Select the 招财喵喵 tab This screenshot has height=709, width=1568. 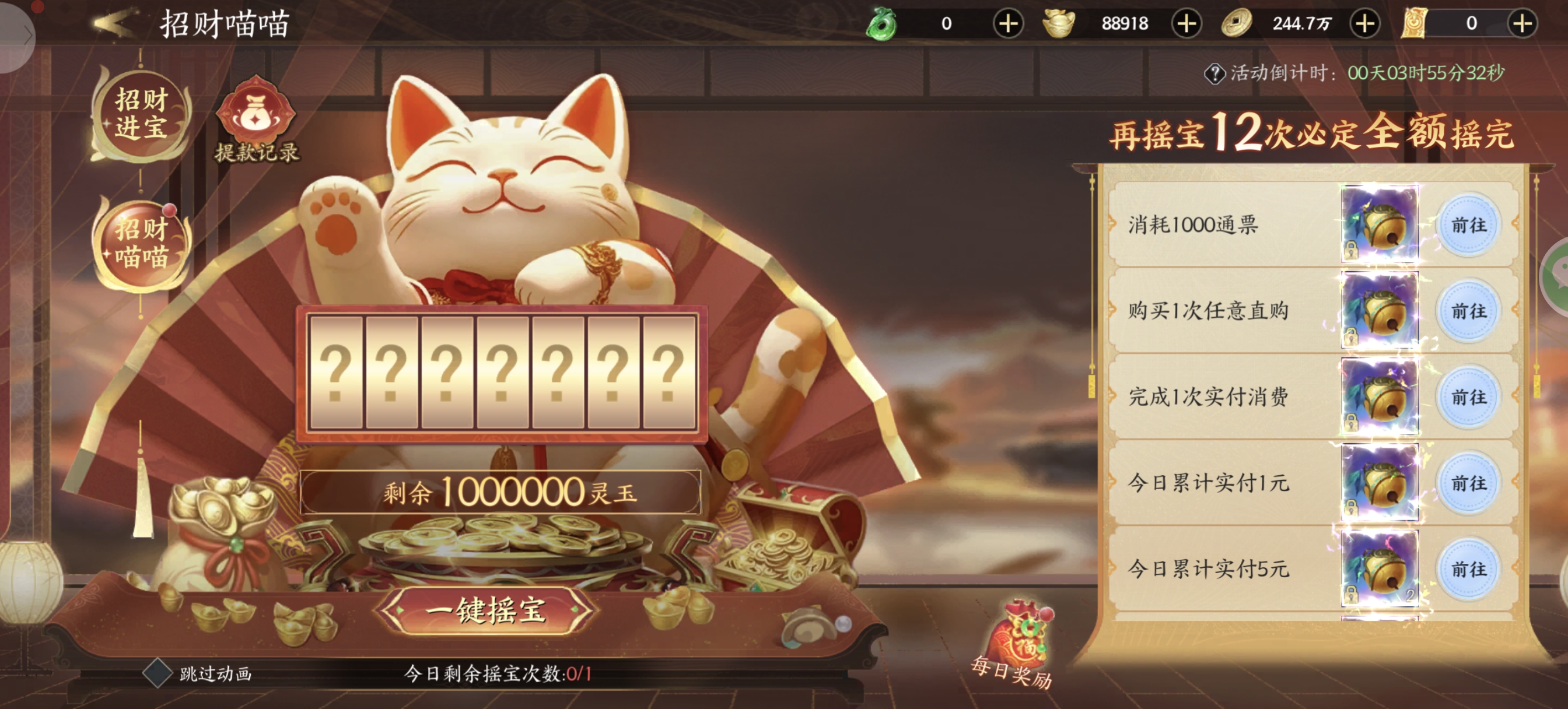tap(141, 244)
